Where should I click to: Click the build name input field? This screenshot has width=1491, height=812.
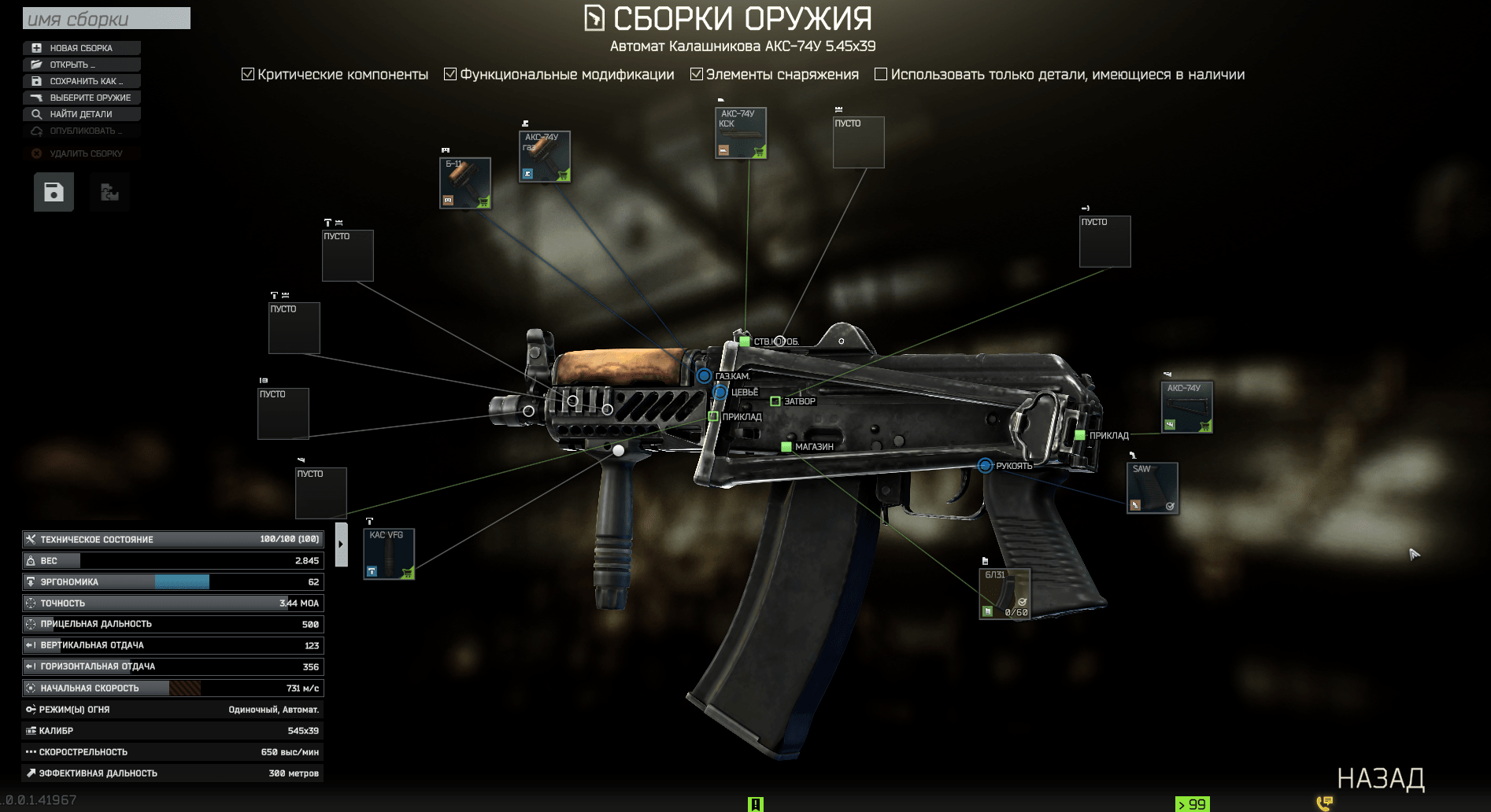(106, 19)
